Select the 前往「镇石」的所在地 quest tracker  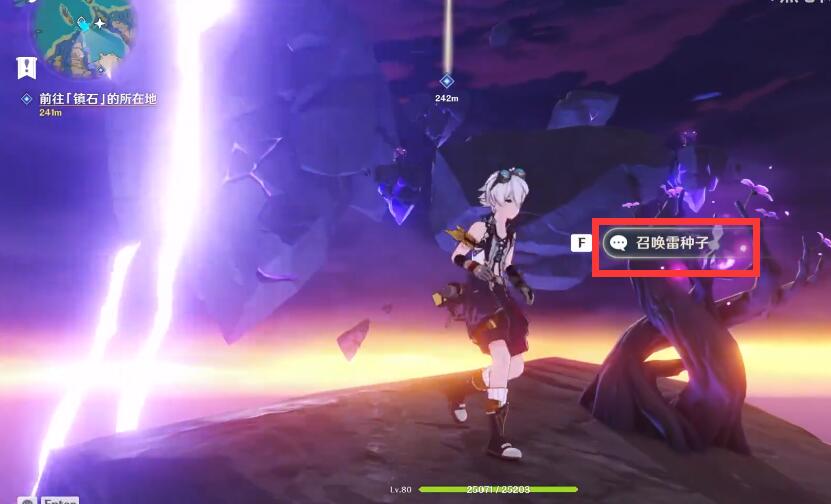(97, 99)
